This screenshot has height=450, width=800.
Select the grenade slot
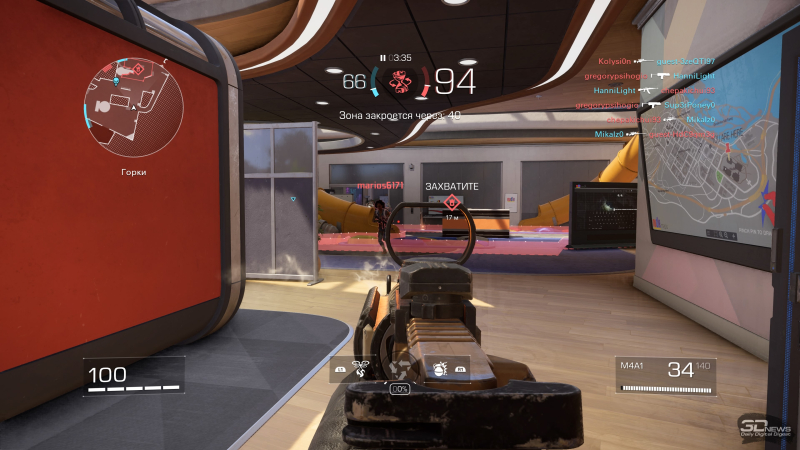coord(437,369)
